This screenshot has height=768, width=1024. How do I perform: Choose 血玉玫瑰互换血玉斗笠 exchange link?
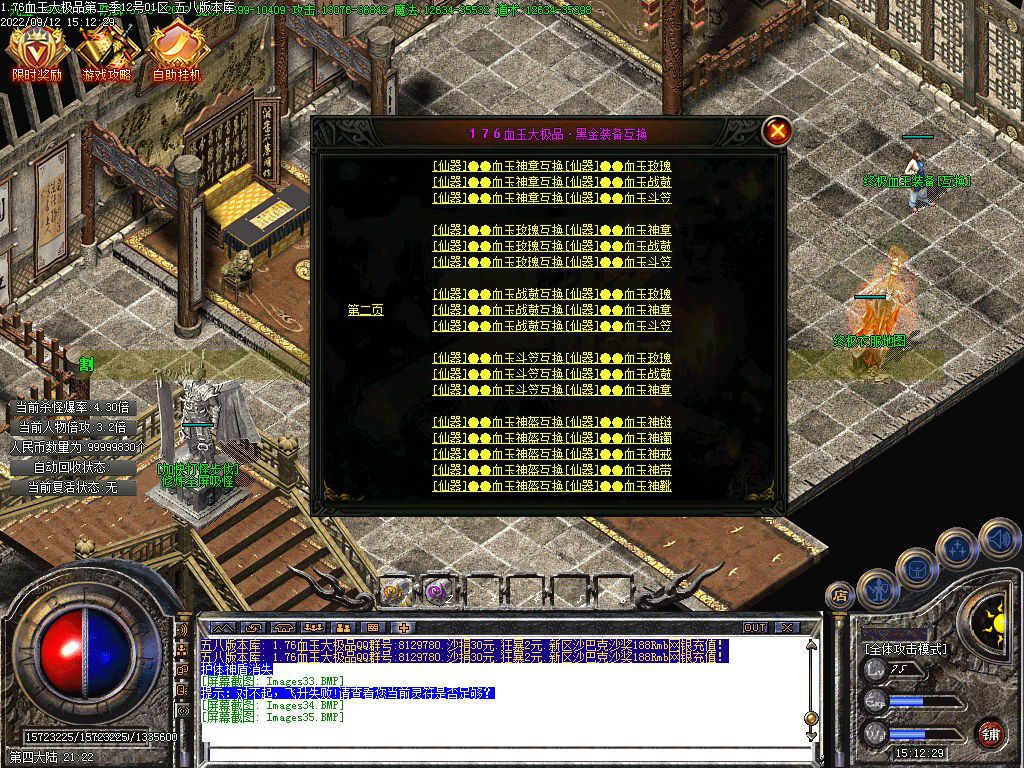pyautogui.click(x=551, y=262)
